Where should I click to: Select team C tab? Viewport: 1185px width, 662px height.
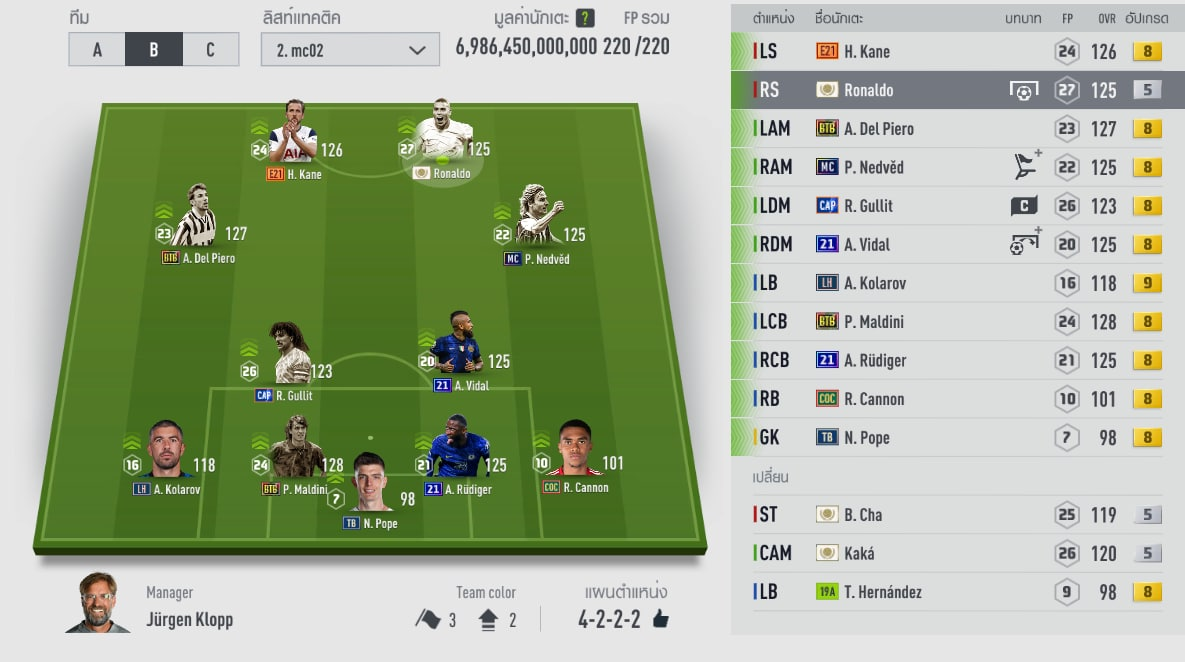coord(210,50)
